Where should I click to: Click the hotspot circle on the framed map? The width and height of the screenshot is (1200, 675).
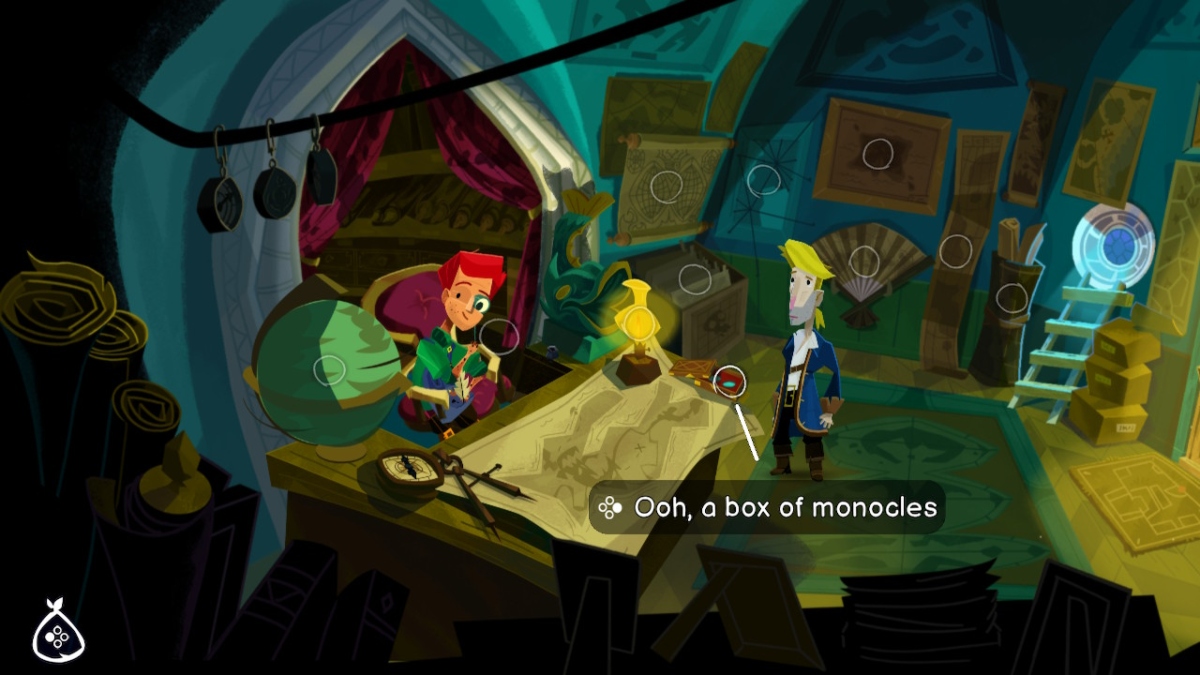point(878,153)
